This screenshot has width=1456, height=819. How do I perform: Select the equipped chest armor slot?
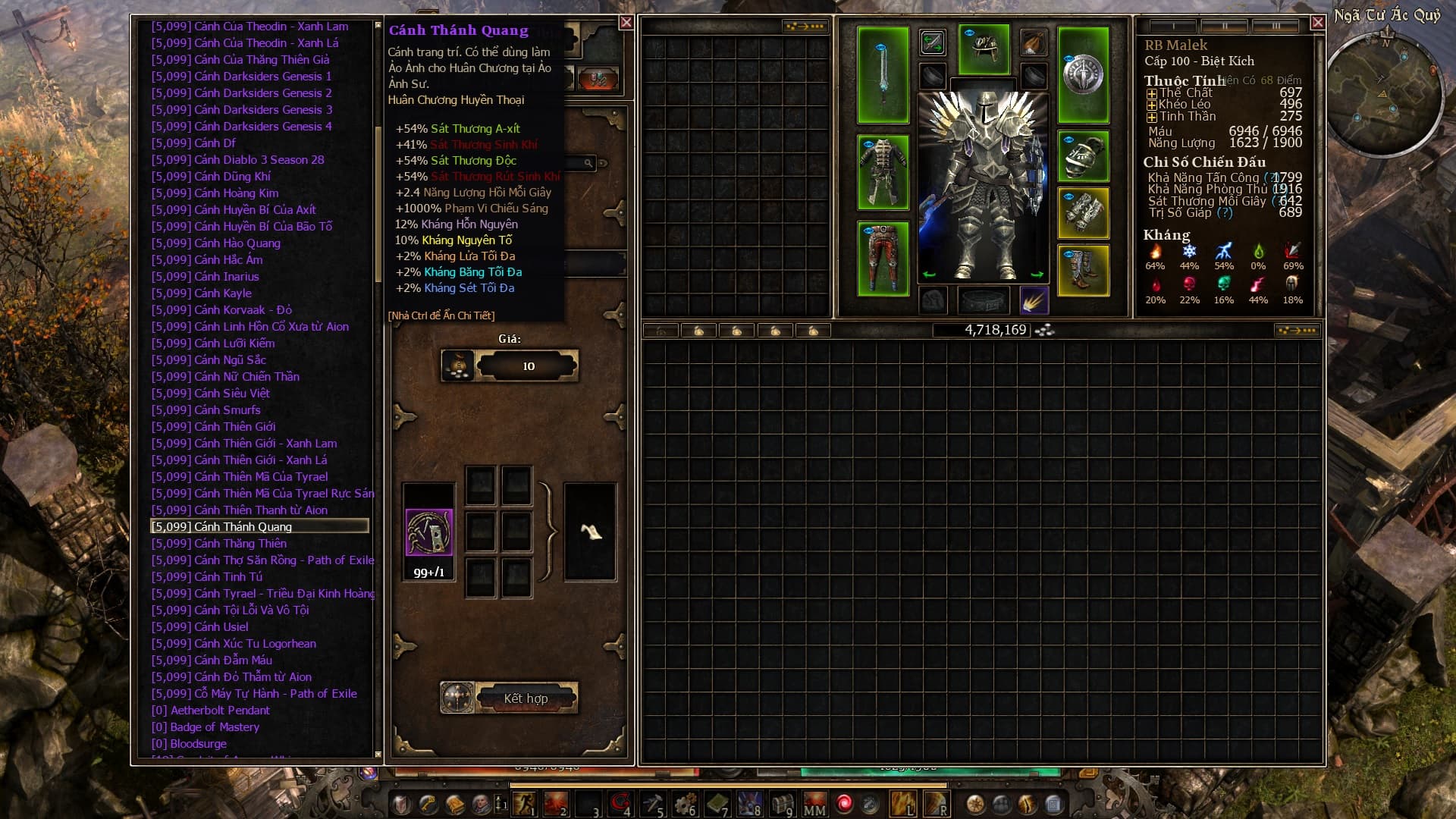883,172
